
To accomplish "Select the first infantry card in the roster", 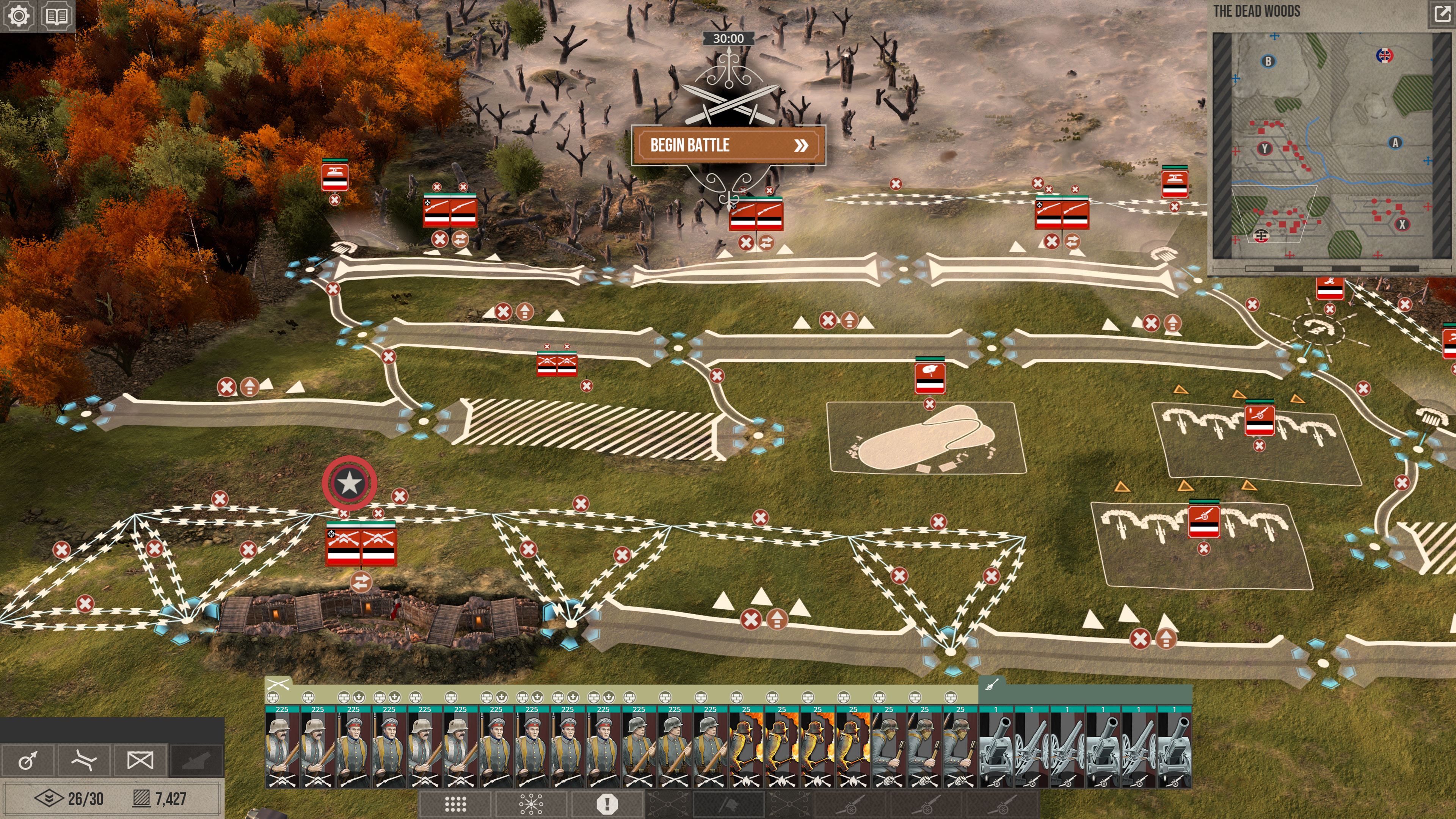I will (x=282, y=747).
